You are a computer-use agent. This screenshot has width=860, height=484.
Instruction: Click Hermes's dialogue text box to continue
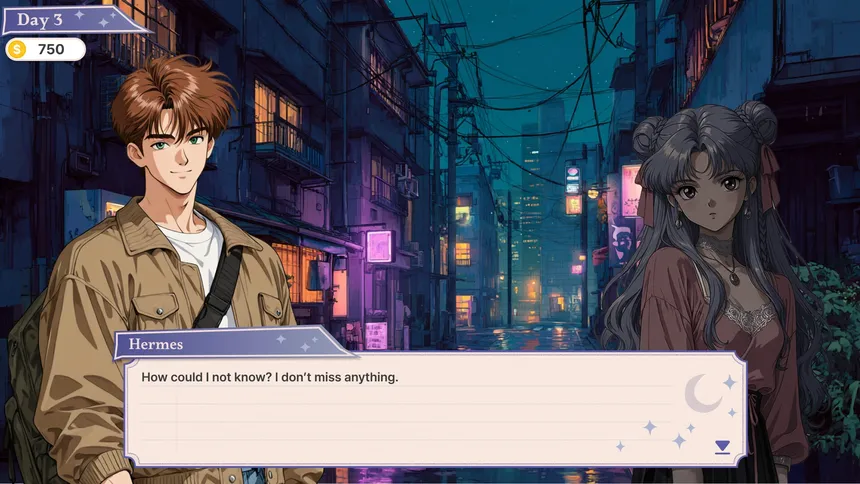coord(420,410)
